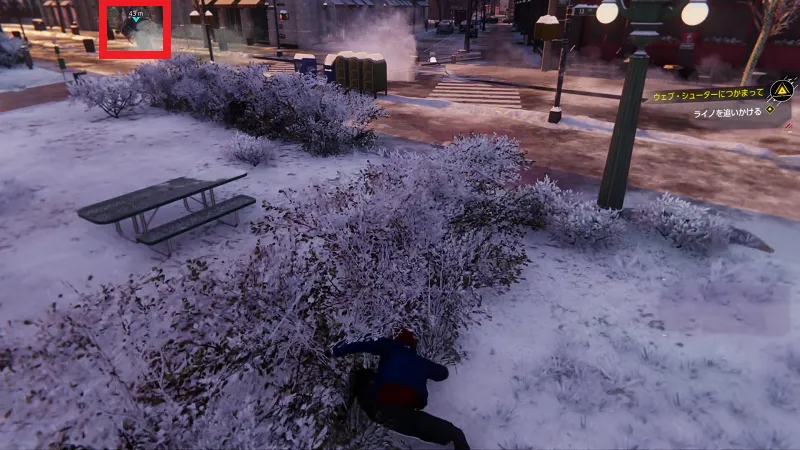Click the teal 43 m waypoint marker
The height and width of the screenshot is (450, 800).
click(x=136, y=17)
